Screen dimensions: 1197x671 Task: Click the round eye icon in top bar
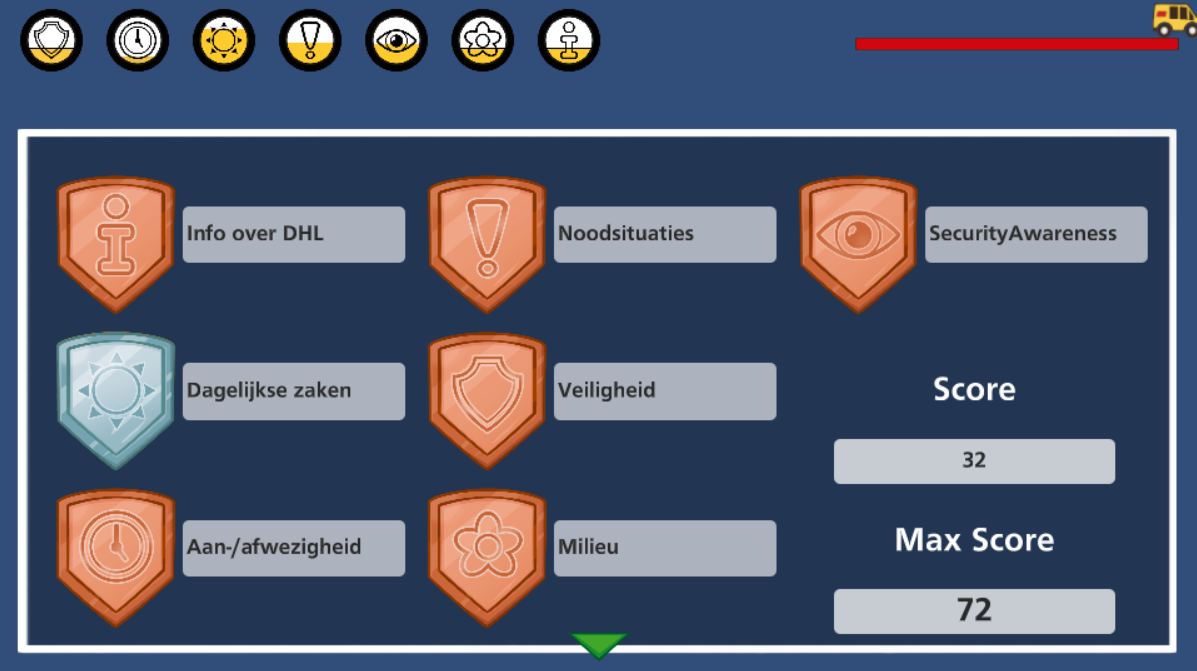(396, 40)
